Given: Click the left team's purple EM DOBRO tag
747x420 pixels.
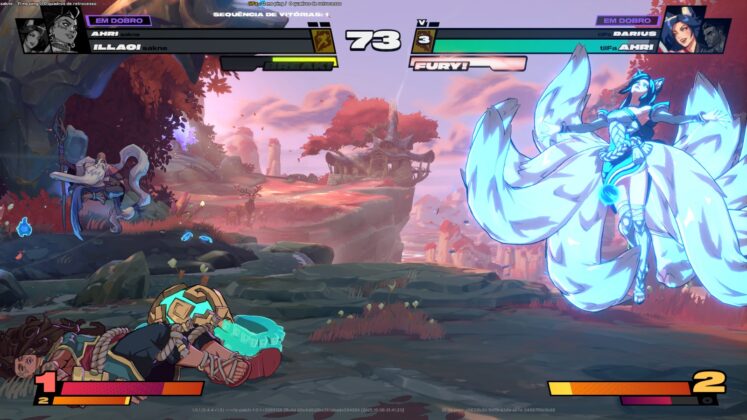Looking at the screenshot, I should (118, 20).
